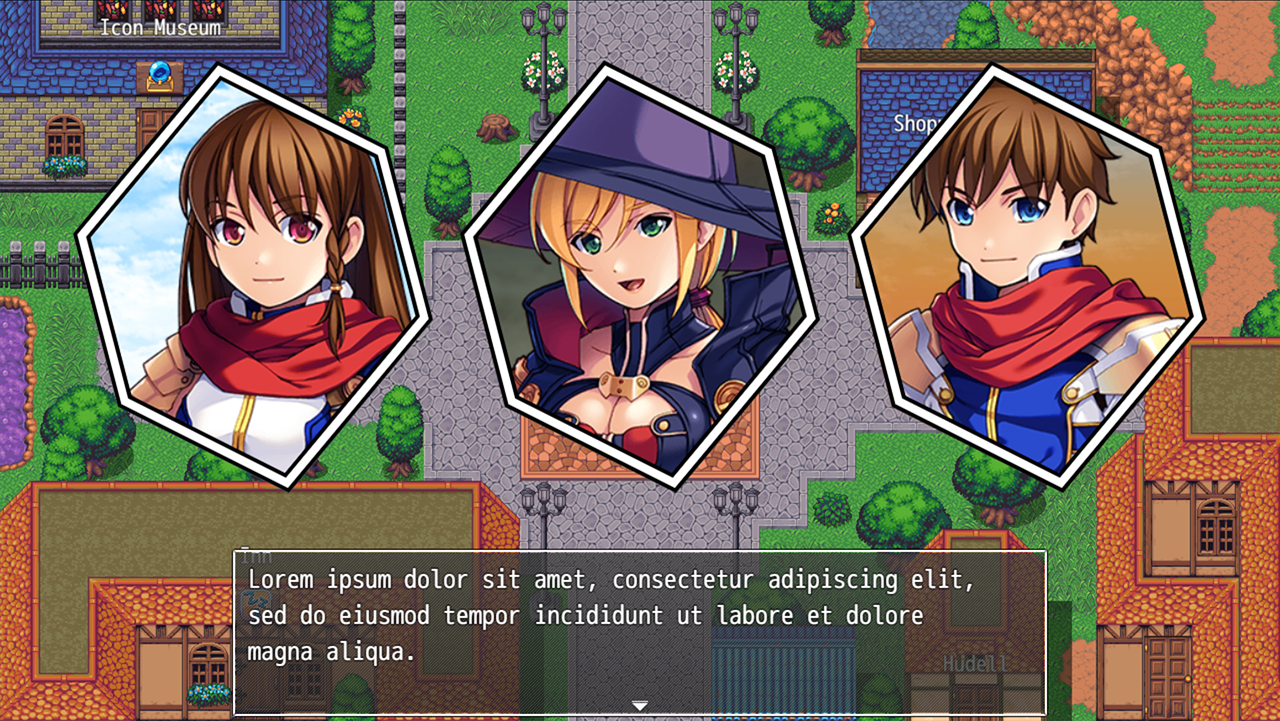Click the dialogue continue arrow
Image resolution: width=1280 pixels, height=721 pixels.
pyautogui.click(x=640, y=706)
